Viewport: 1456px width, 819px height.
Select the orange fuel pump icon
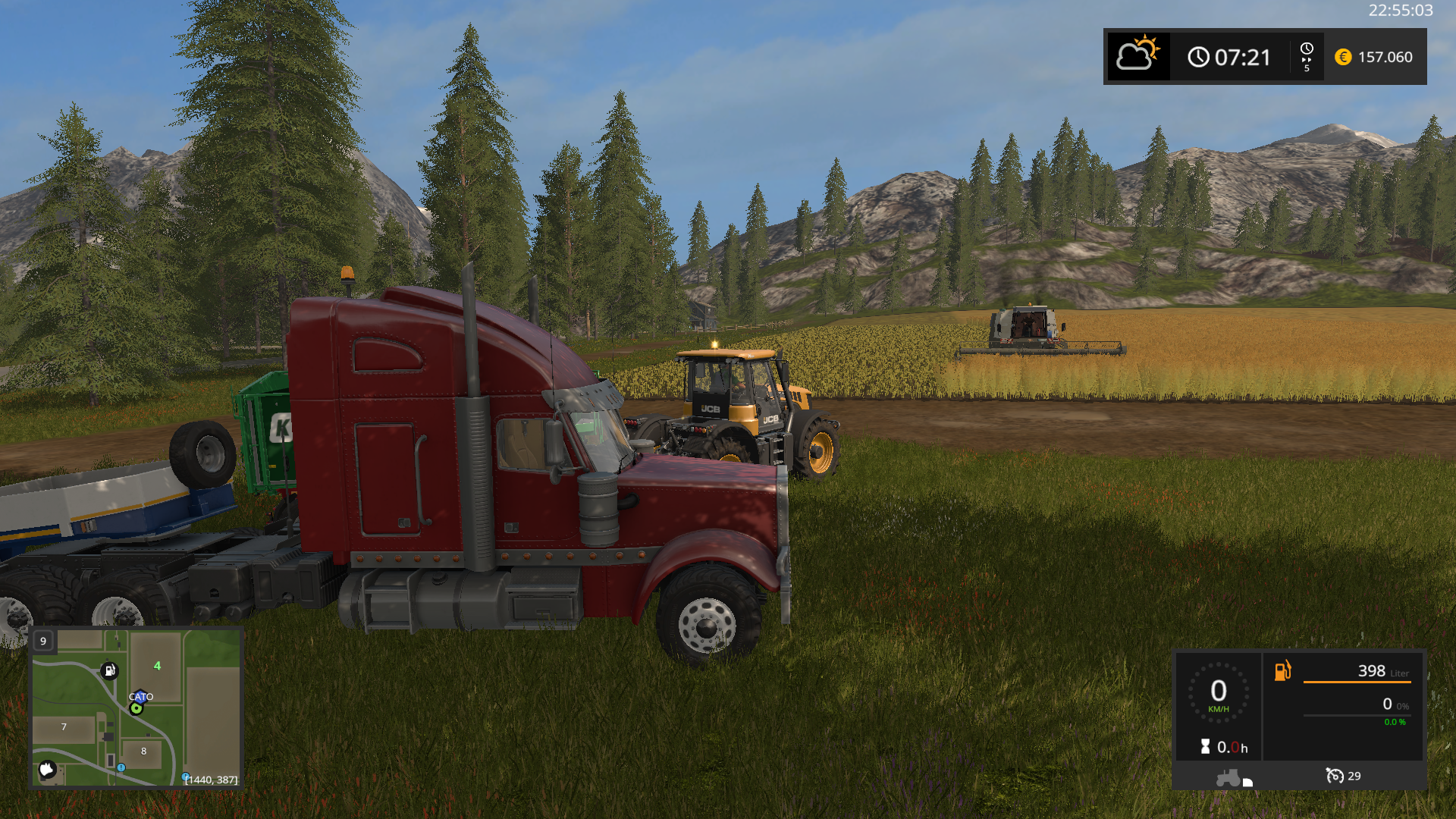(1282, 670)
